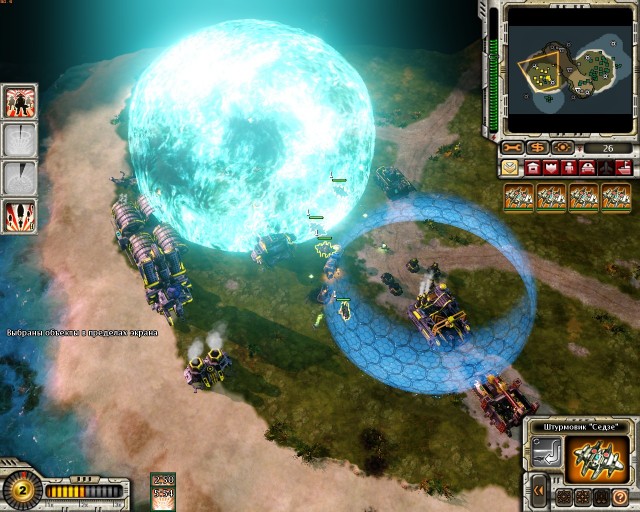Activate the bomb drop support power

pyautogui.click(x=21, y=215)
